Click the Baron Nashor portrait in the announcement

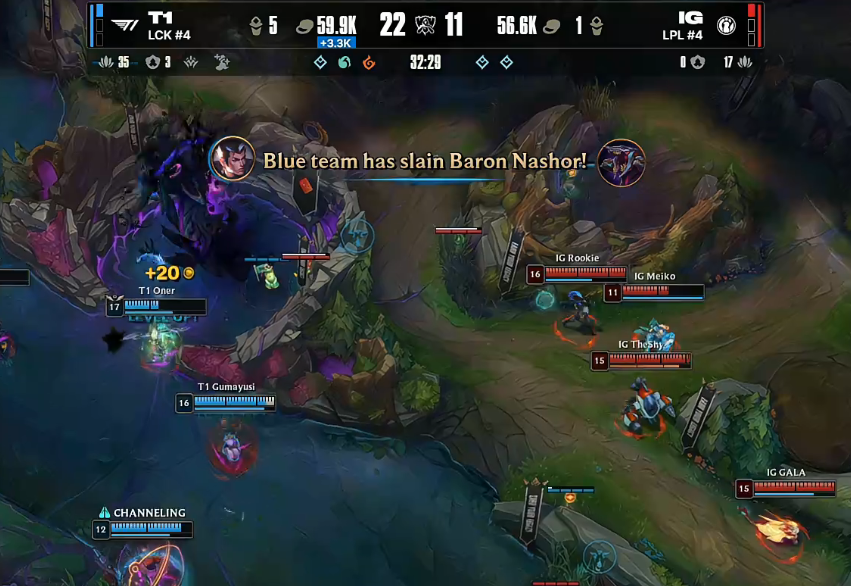pyautogui.click(x=621, y=161)
